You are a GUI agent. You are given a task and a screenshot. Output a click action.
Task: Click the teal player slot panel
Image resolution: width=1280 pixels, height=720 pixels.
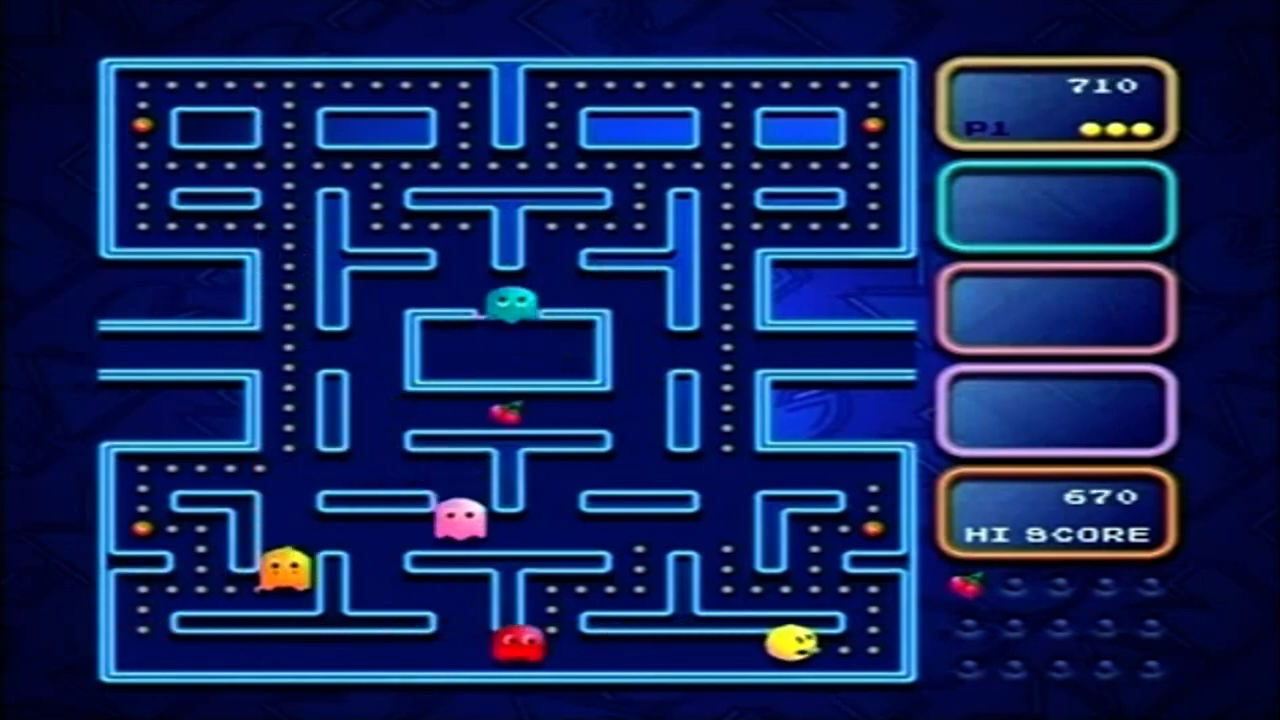pyautogui.click(x=1056, y=207)
